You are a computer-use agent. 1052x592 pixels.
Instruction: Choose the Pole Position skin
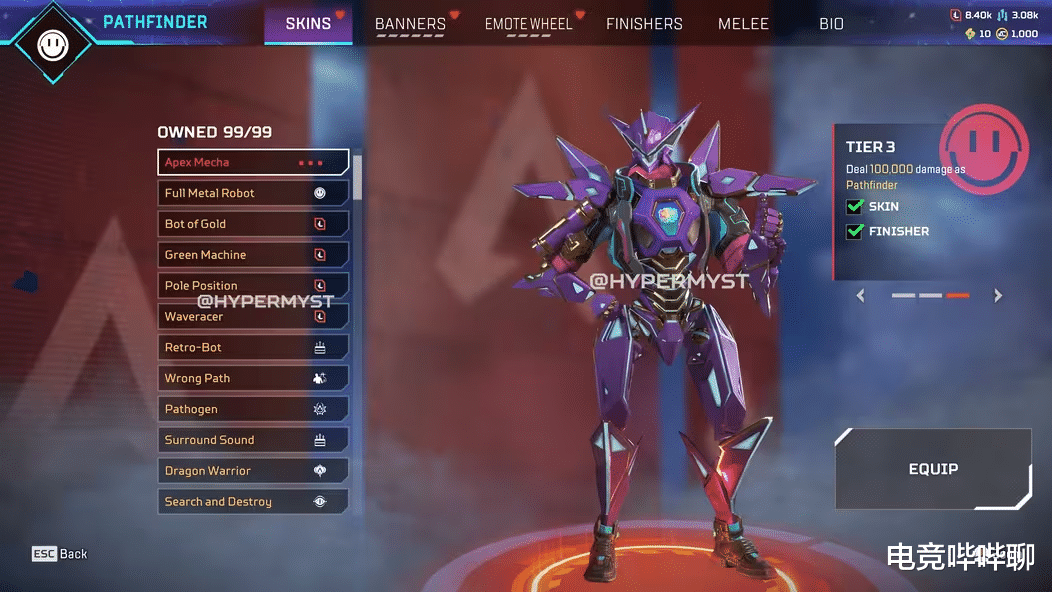tap(253, 286)
